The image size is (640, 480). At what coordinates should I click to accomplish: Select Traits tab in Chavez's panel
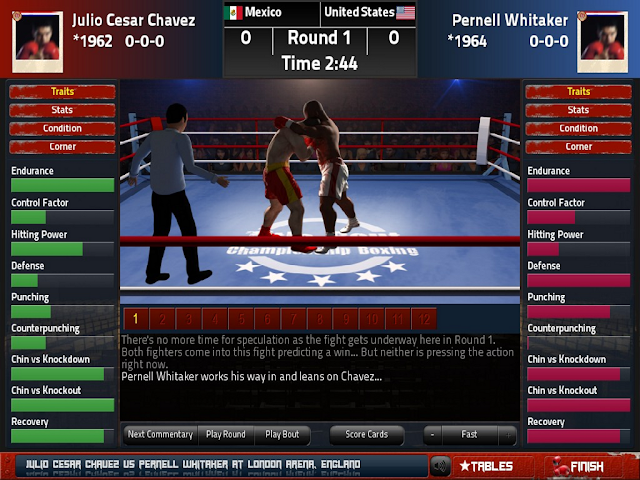[62, 92]
